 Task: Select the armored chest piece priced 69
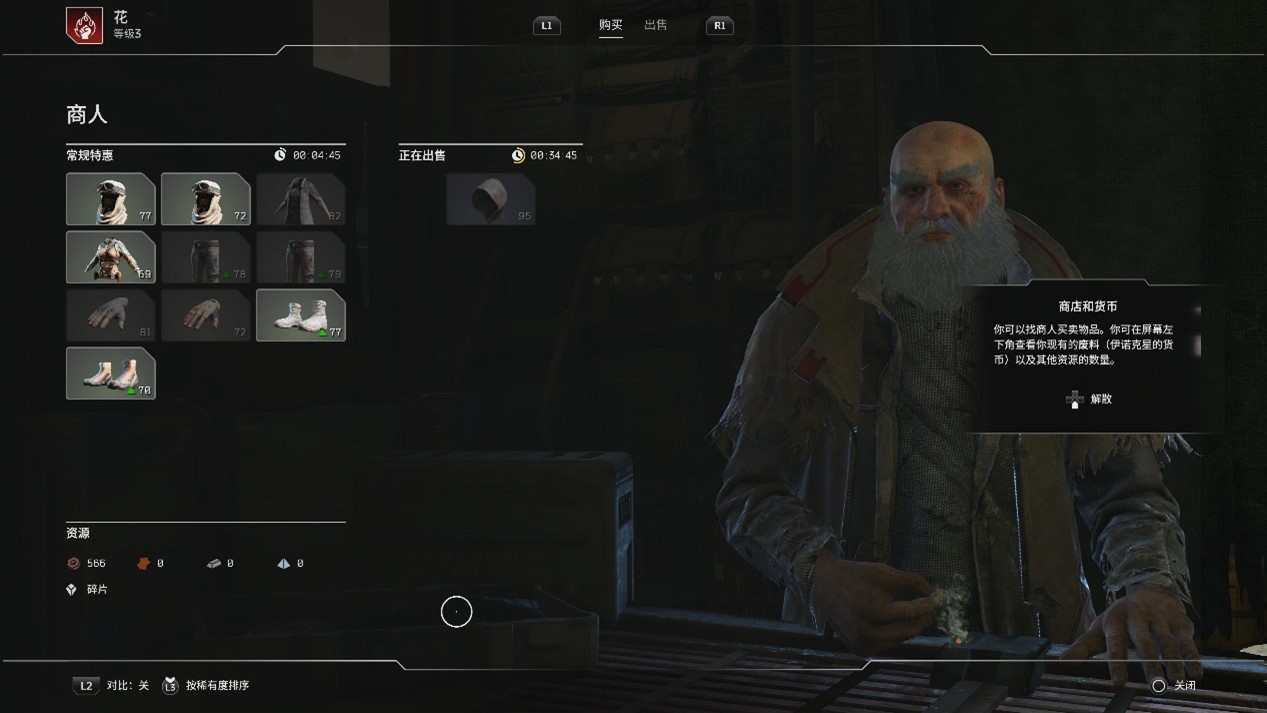(110, 257)
